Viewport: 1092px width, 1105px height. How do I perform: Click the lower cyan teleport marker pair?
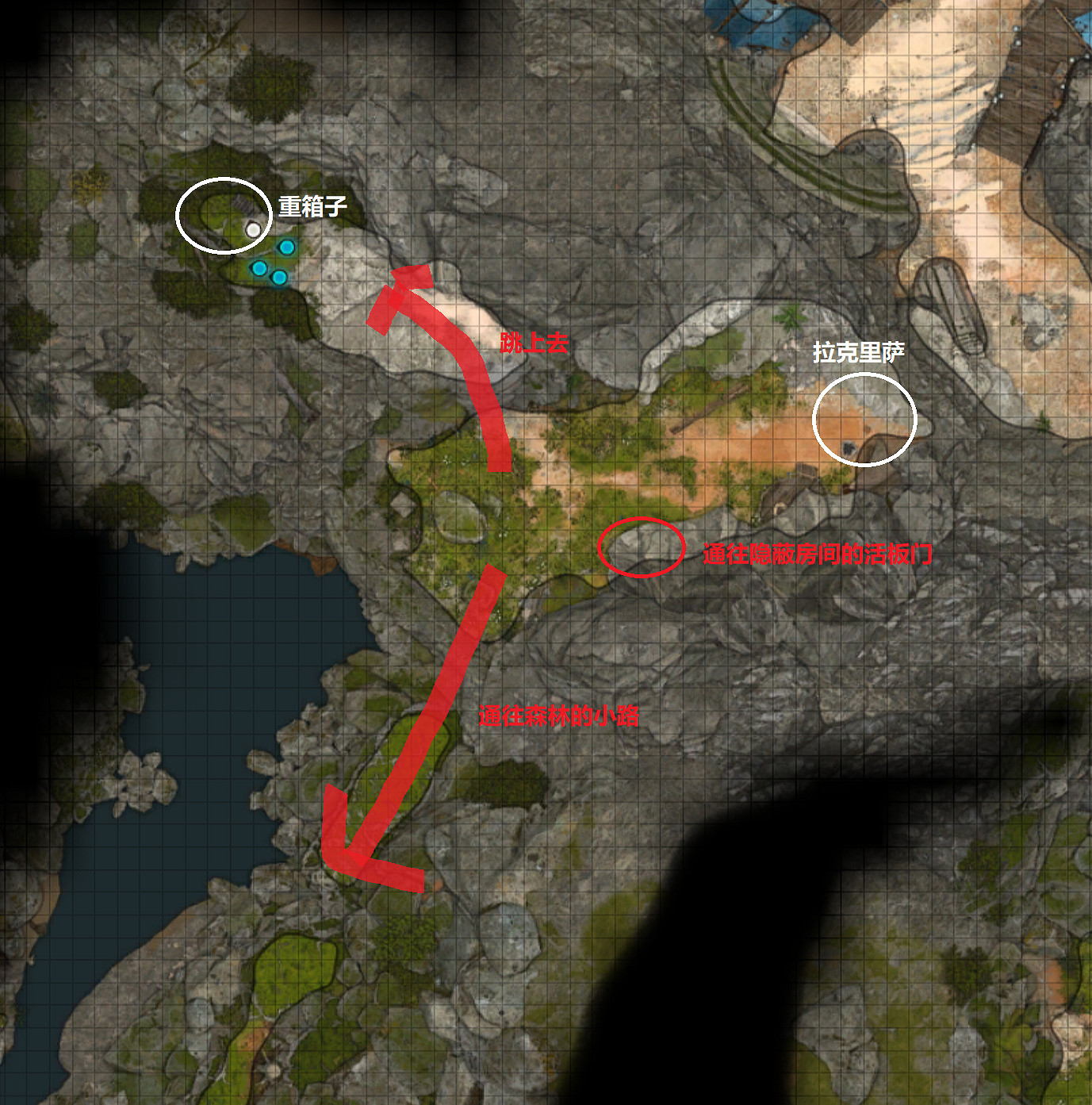point(270,274)
